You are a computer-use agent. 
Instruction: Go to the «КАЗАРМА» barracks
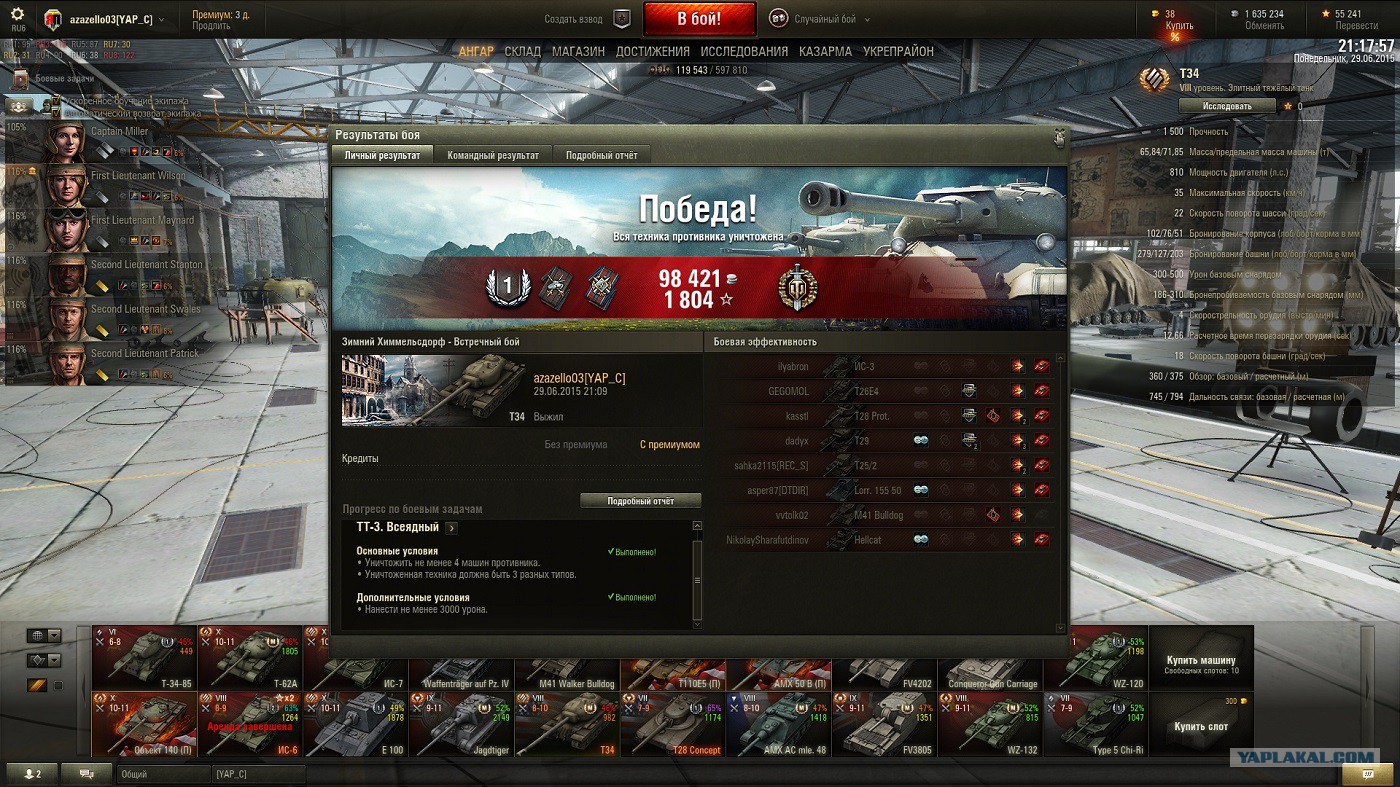[x=825, y=51]
